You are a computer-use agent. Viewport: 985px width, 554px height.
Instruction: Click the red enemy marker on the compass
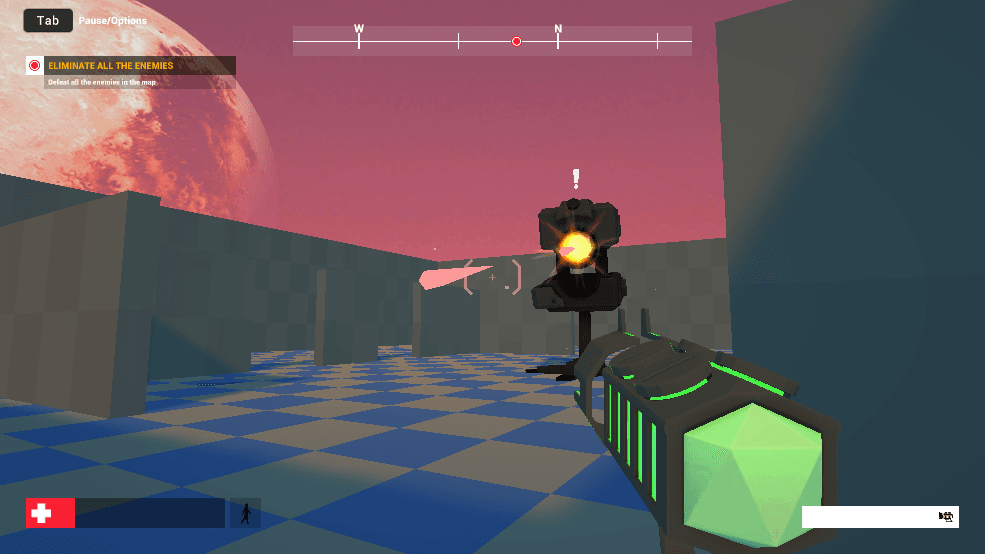[x=517, y=41]
